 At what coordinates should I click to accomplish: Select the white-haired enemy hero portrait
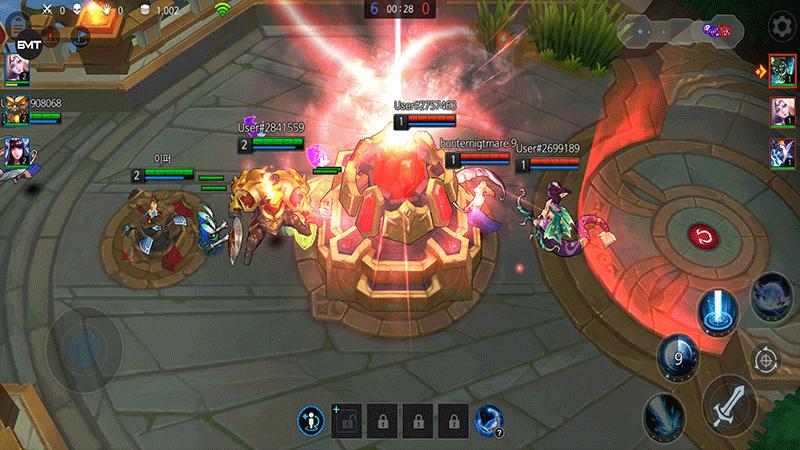(x=782, y=112)
